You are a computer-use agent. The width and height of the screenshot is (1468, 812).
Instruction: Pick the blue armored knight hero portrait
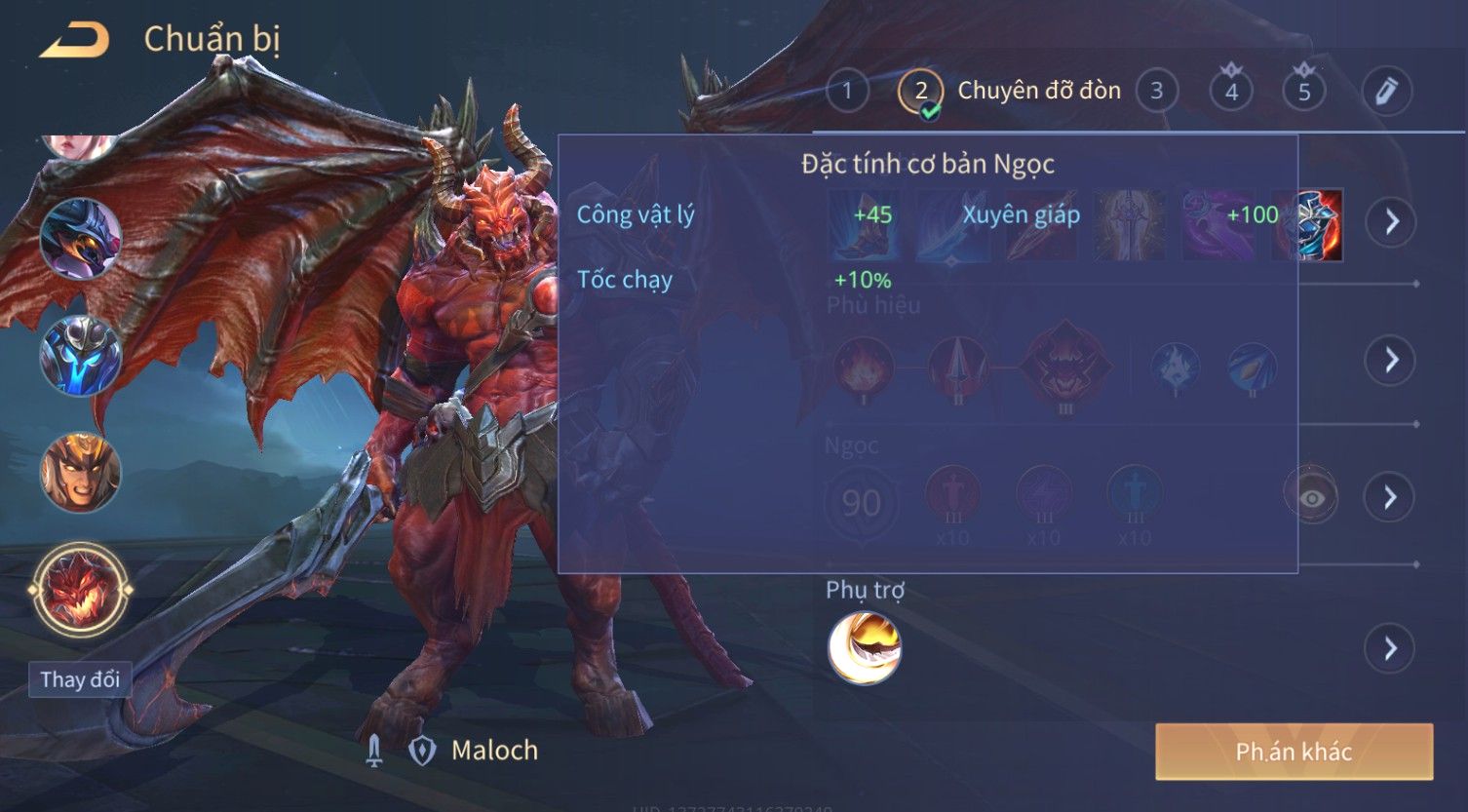tap(80, 356)
